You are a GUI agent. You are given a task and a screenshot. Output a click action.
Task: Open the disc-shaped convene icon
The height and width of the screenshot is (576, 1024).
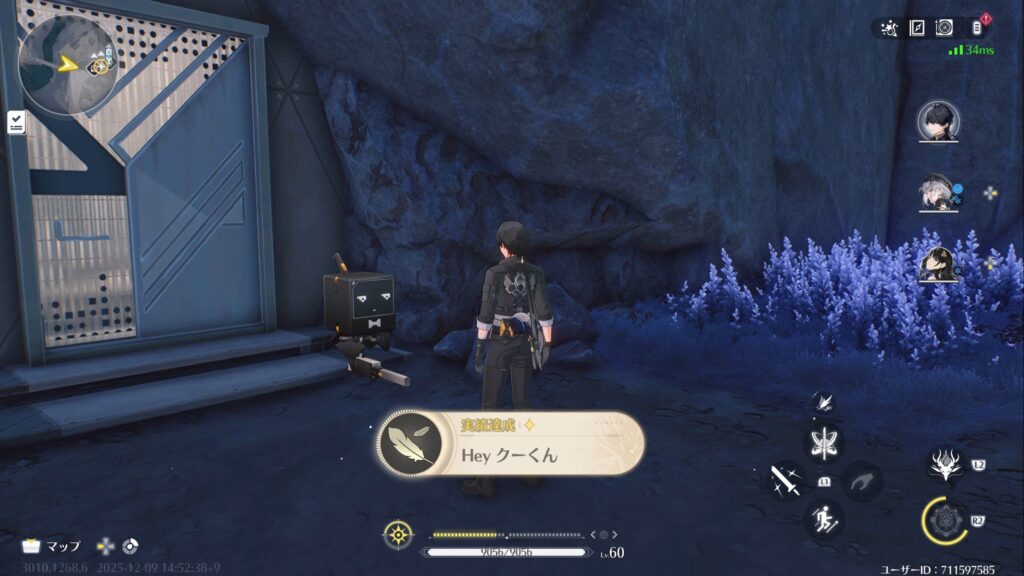(944, 28)
